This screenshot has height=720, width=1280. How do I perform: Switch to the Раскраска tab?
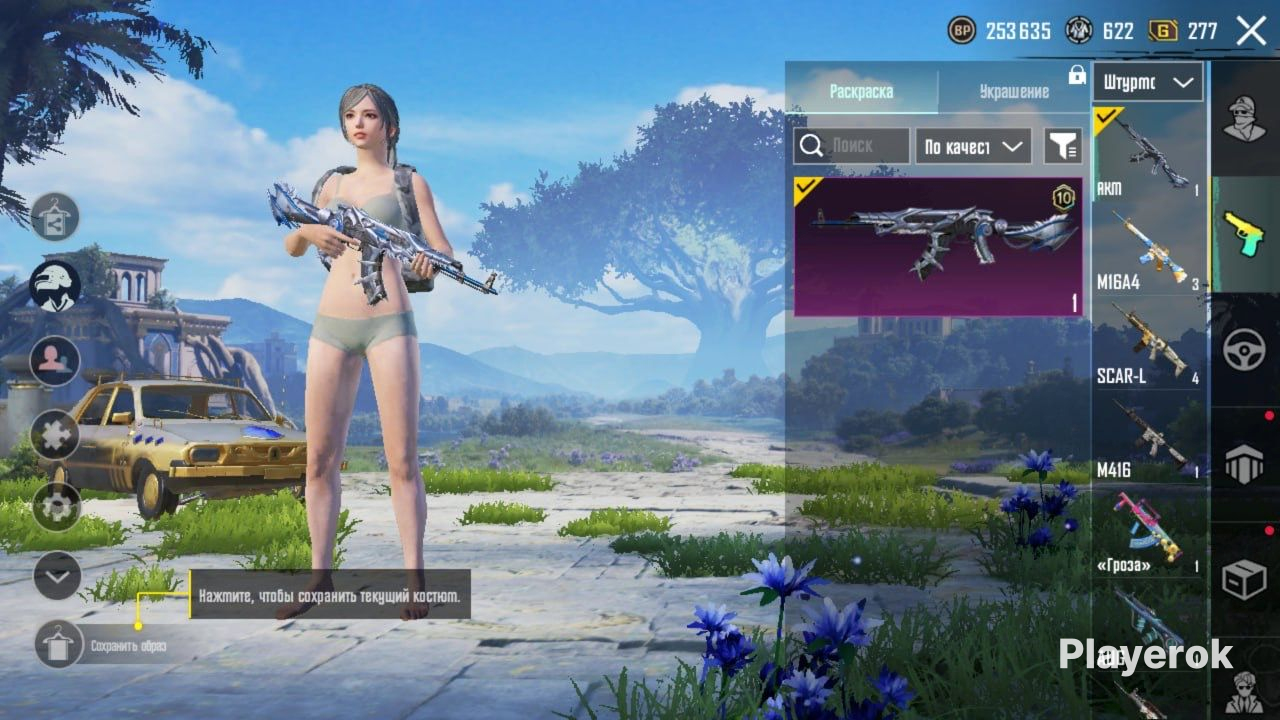861,92
